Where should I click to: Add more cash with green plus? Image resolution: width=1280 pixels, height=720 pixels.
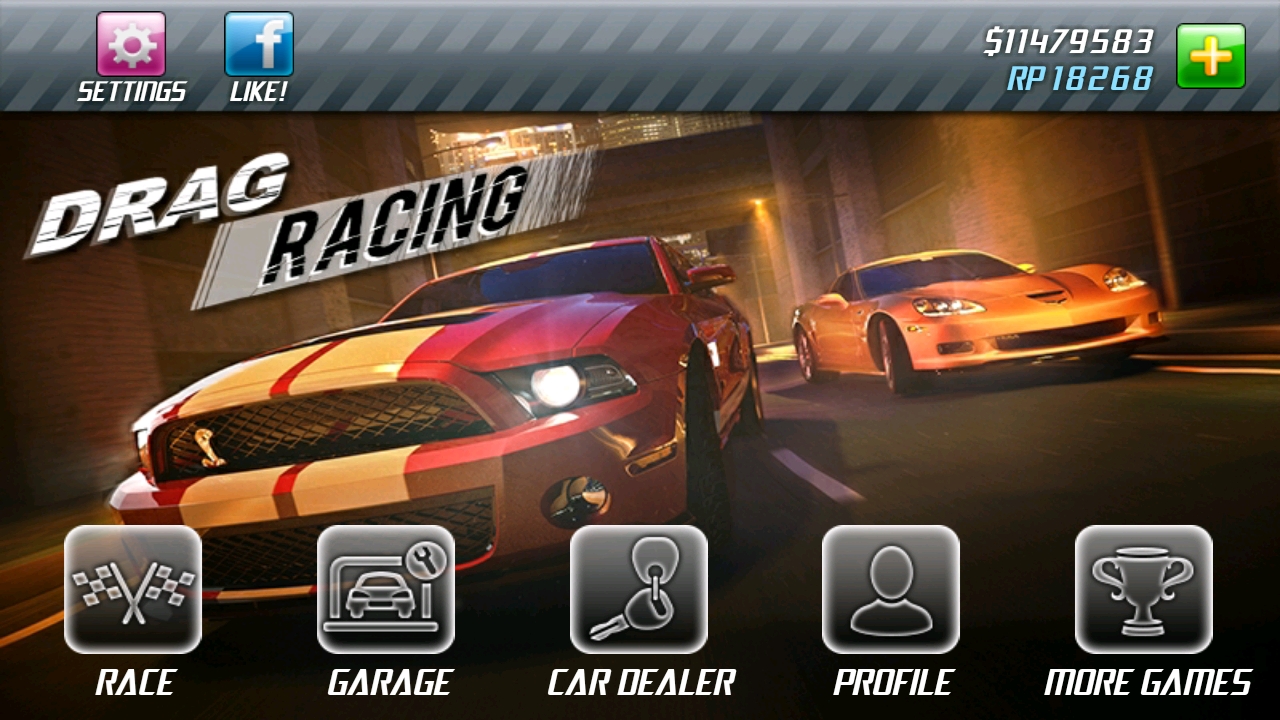[1210, 56]
